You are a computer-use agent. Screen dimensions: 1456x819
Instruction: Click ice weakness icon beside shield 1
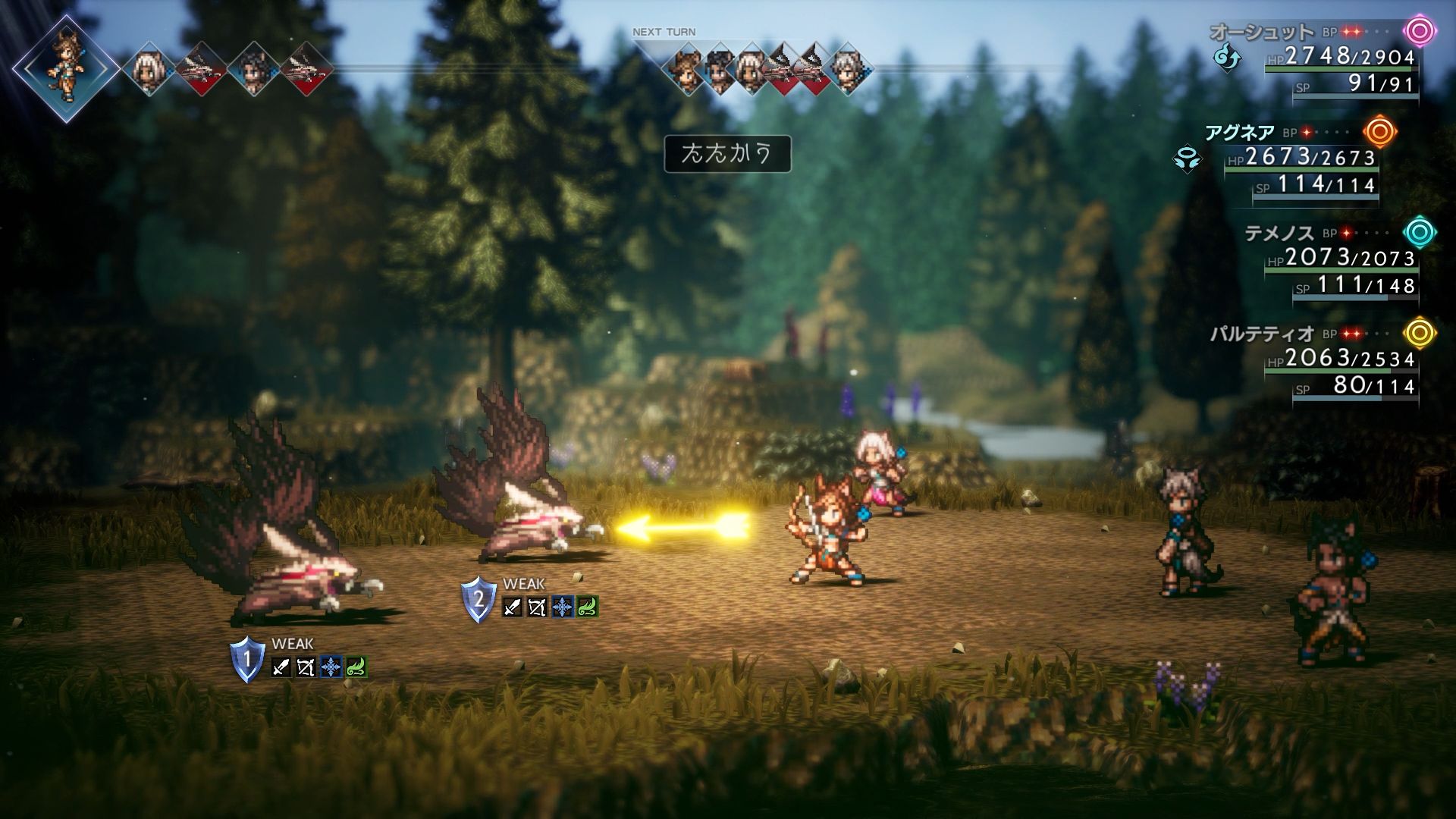(x=331, y=667)
